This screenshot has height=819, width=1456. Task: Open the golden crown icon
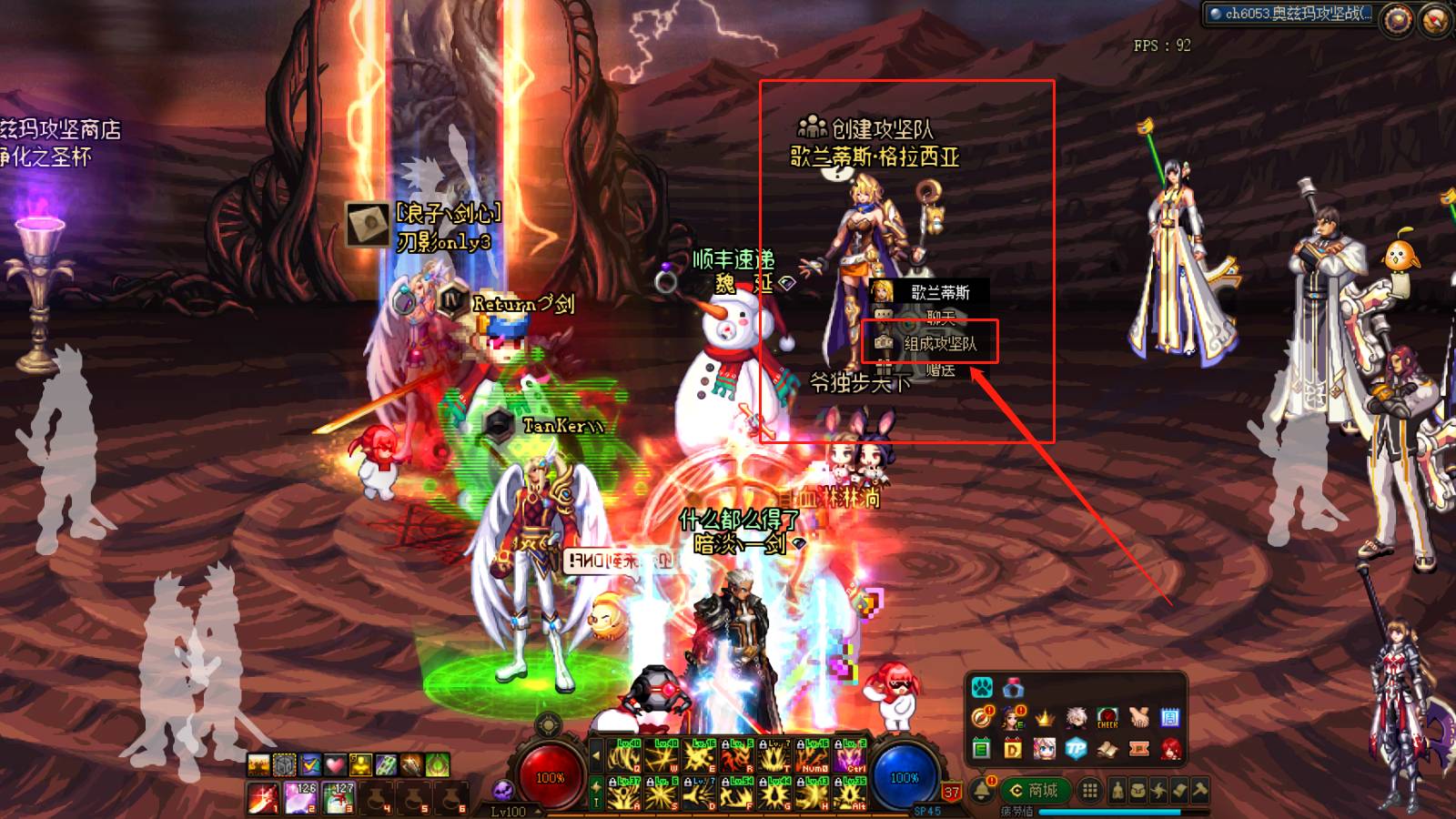(1045, 718)
